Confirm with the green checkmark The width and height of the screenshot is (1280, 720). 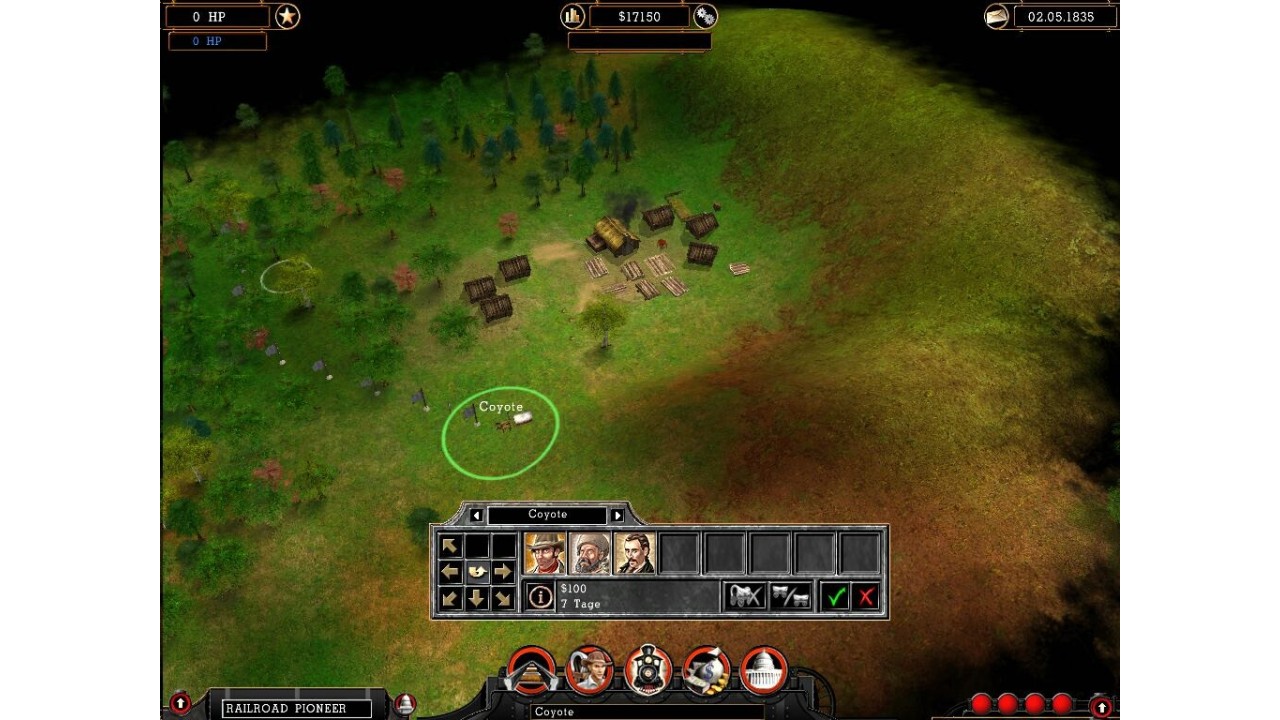(x=835, y=597)
